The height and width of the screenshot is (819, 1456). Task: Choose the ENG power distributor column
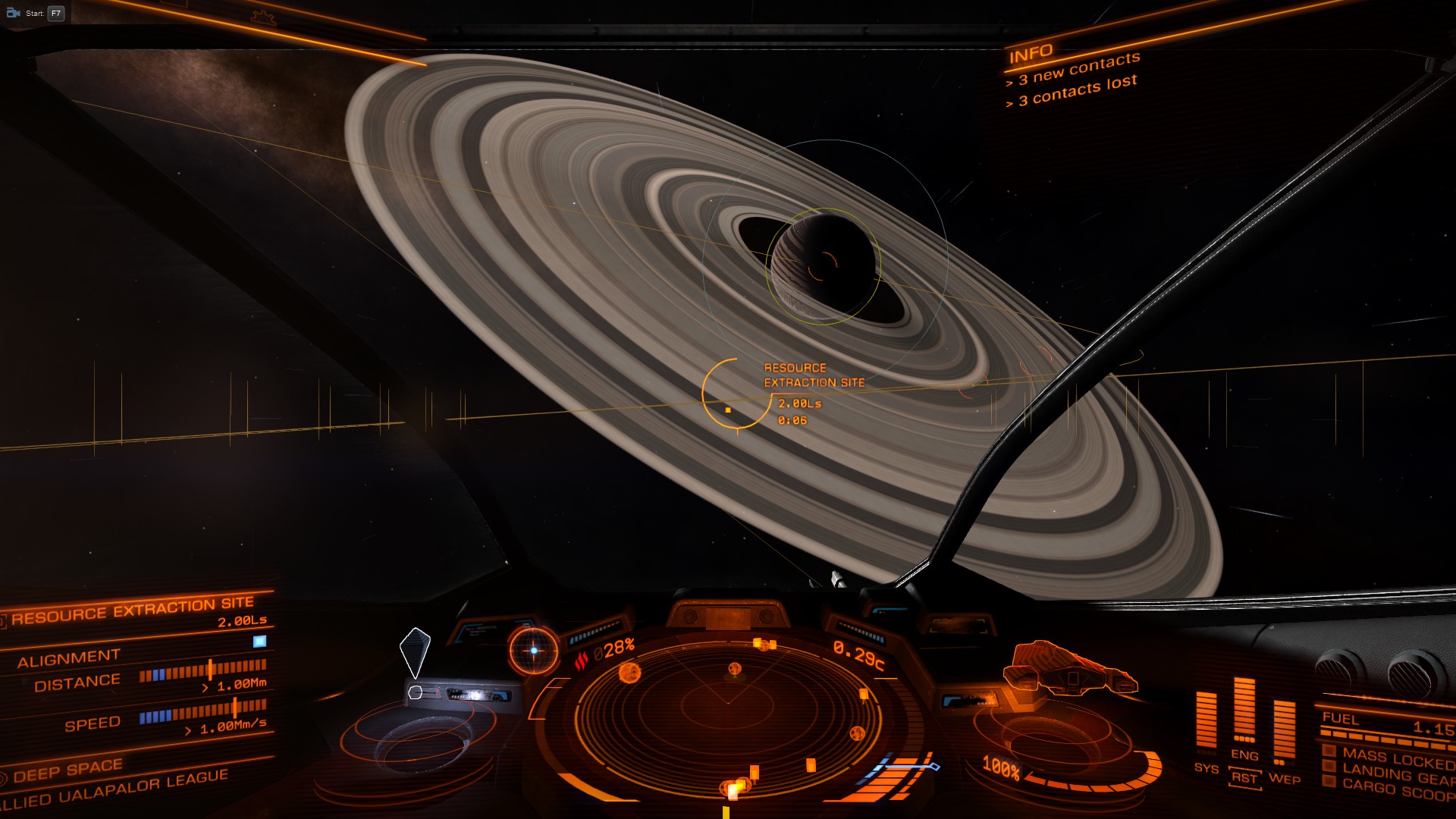tap(1244, 713)
